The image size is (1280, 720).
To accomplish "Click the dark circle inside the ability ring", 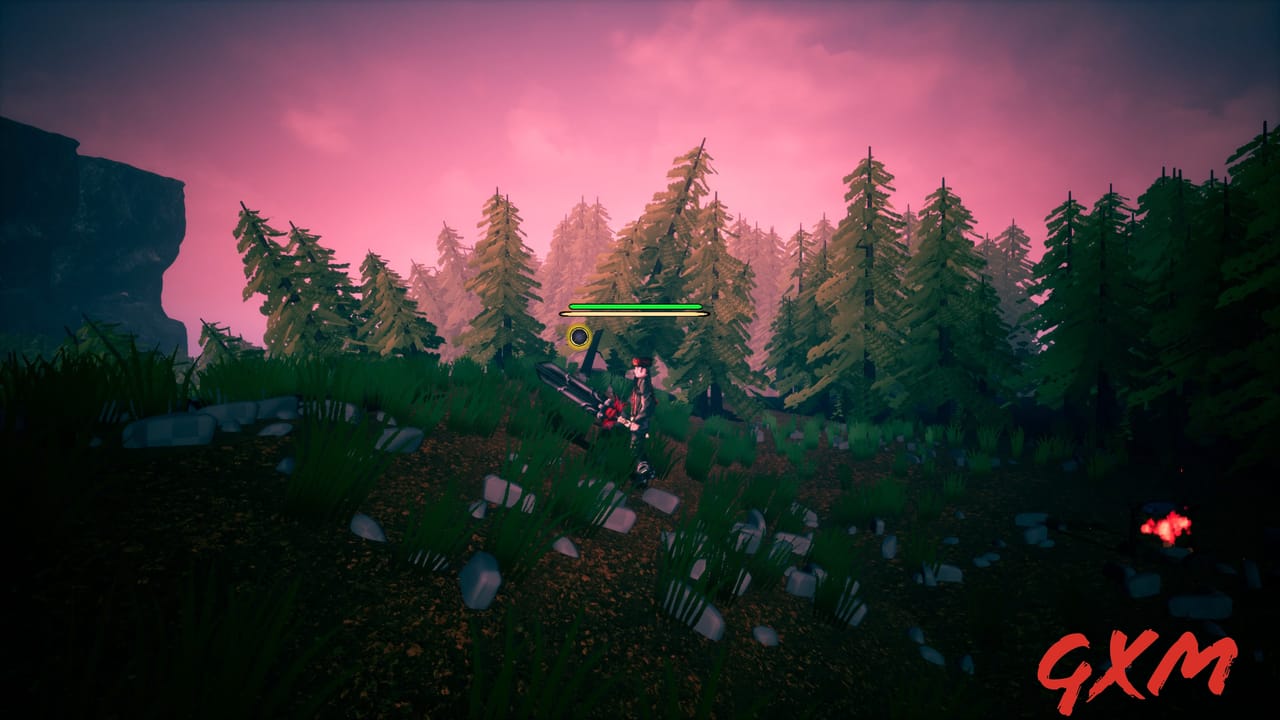I will [x=580, y=337].
